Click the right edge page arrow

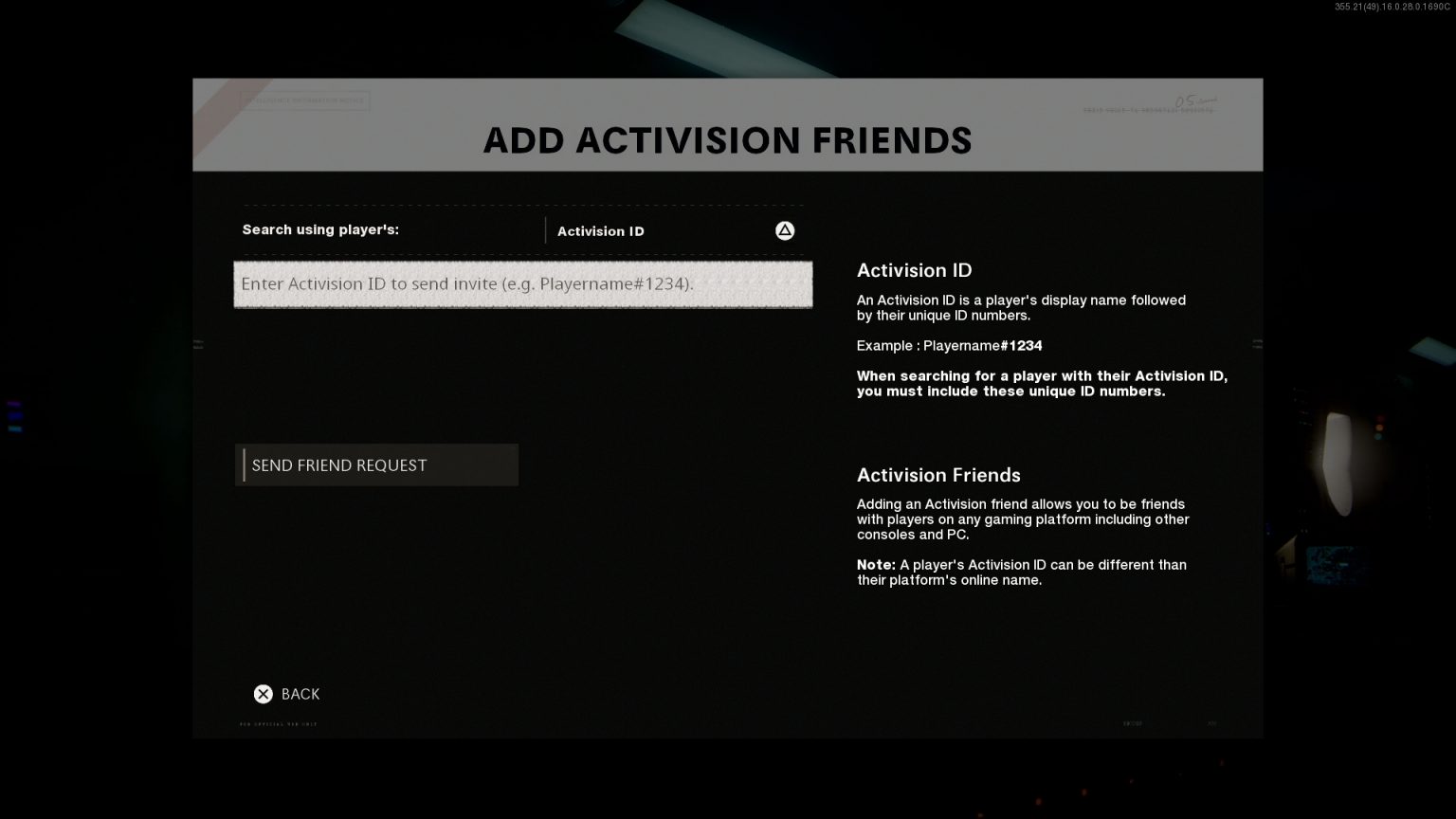[x=1258, y=344]
